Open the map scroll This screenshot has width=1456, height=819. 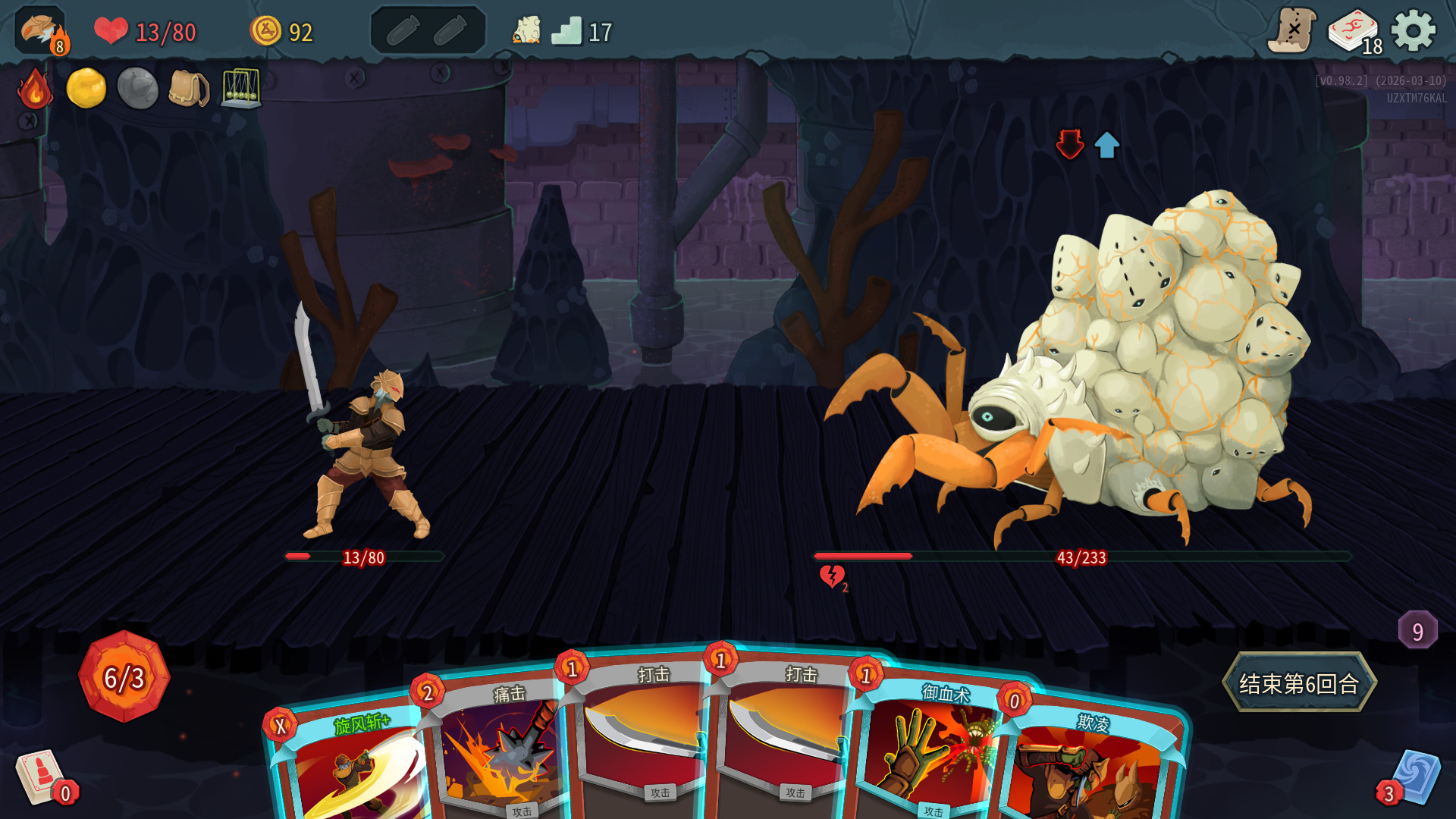(x=1291, y=32)
